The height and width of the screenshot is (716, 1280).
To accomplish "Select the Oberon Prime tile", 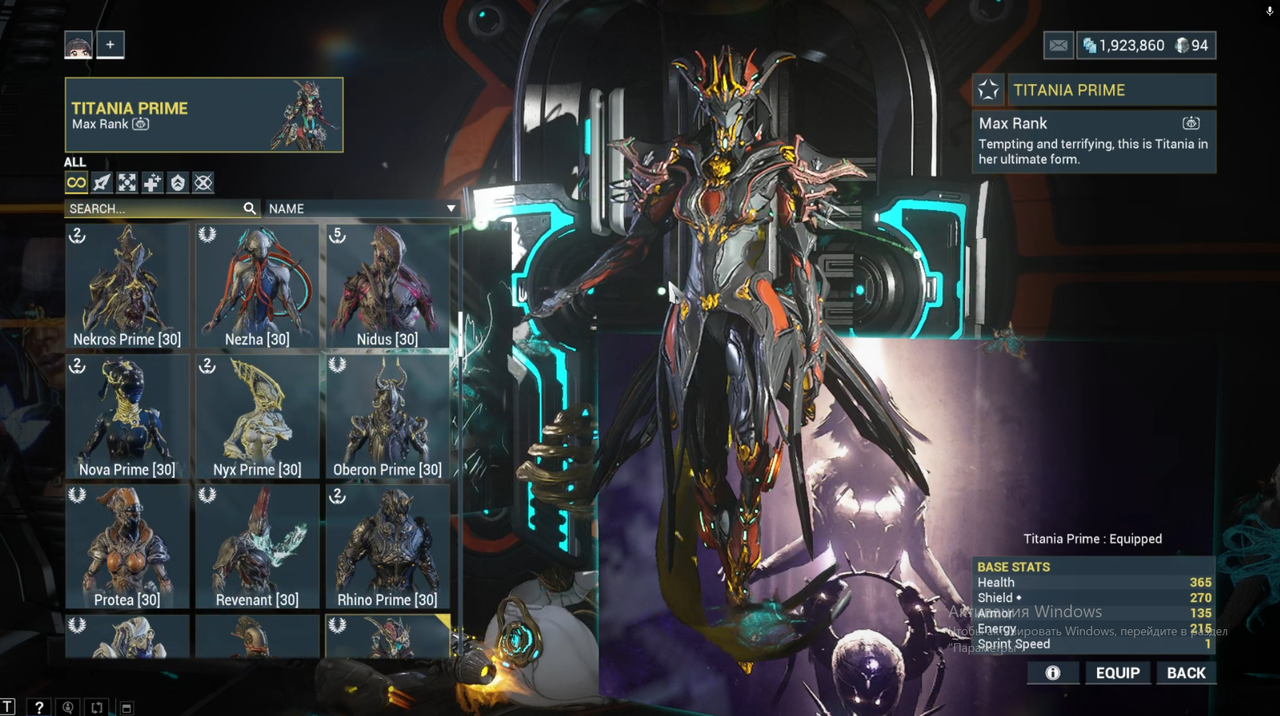I will coord(387,417).
